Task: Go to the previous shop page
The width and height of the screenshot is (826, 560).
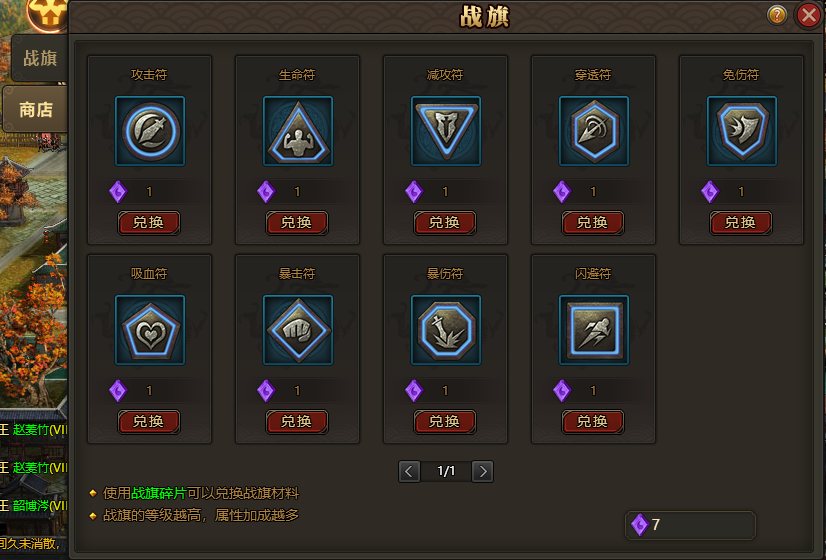Action: coord(409,471)
